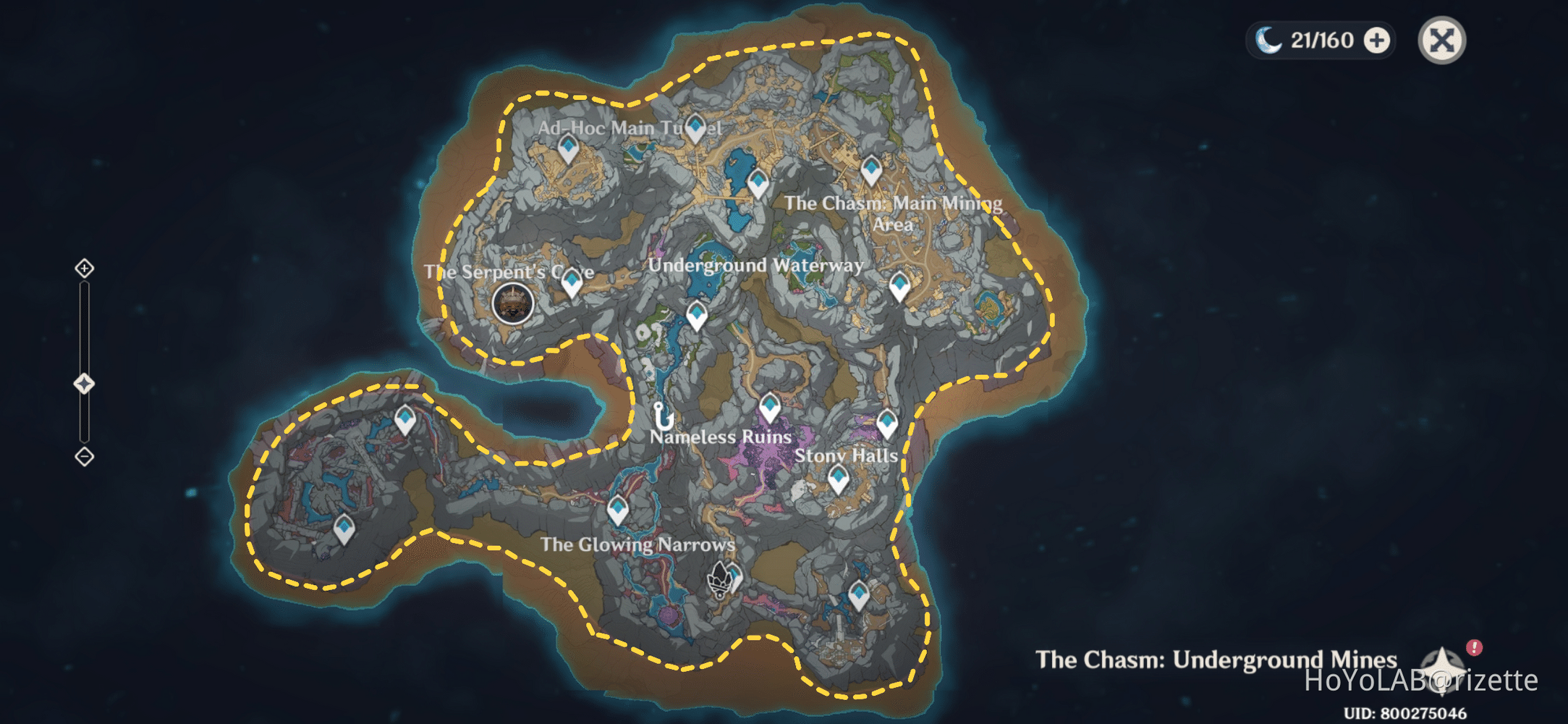Click the waypoint in The Chasm: Main Mining Area
This screenshot has width=1568, height=724.
870,167
